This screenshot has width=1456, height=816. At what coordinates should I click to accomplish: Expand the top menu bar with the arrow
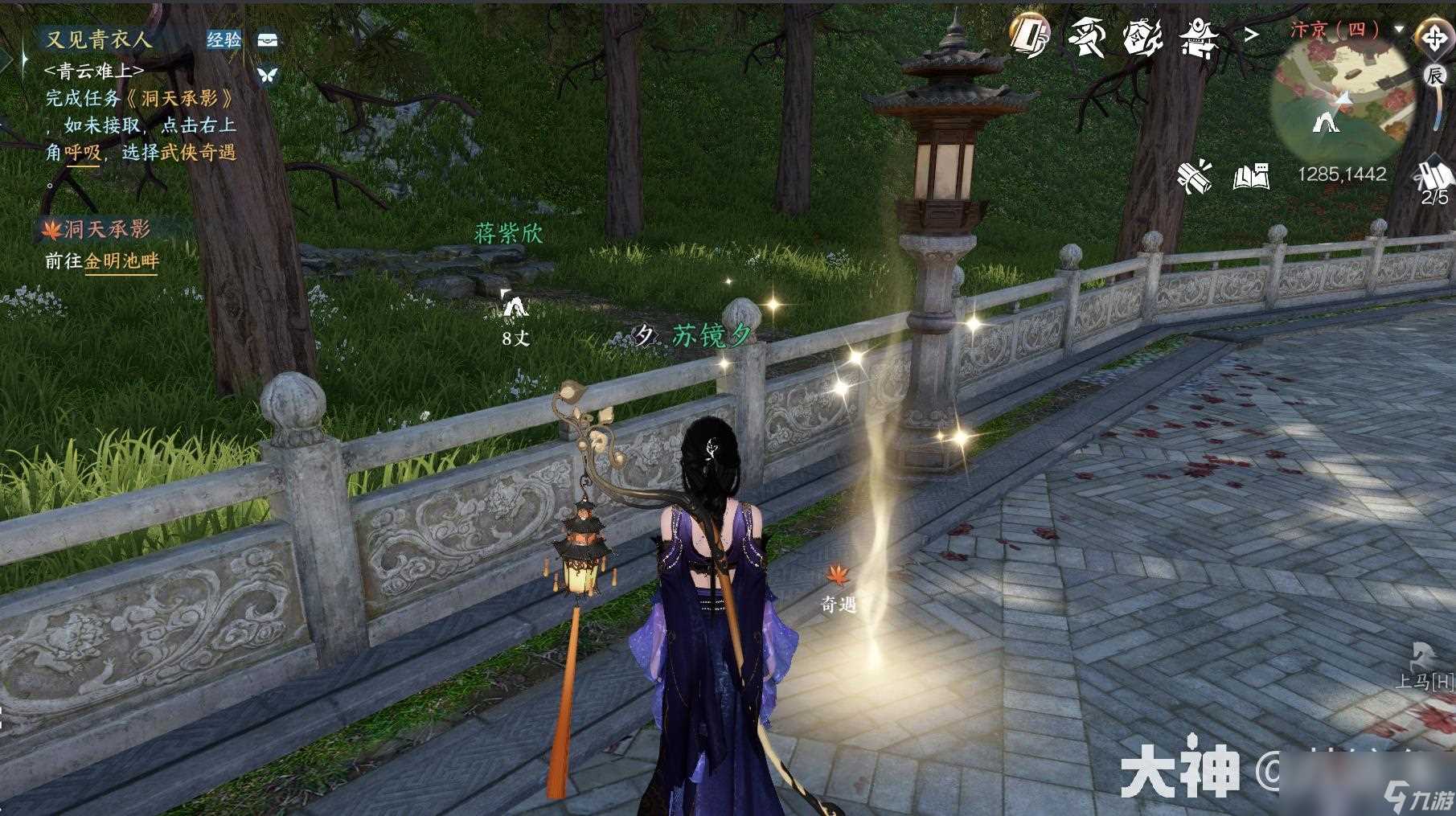pyautogui.click(x=1251, y=35)
